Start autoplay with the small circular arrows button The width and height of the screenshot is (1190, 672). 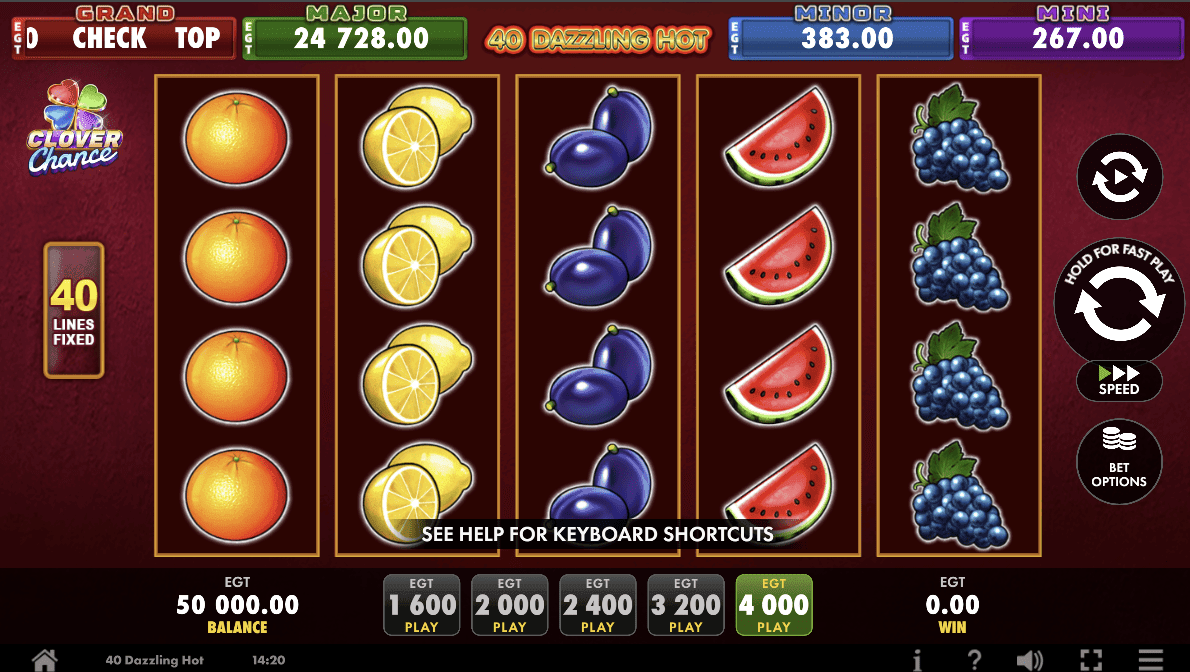(1119, 178)
